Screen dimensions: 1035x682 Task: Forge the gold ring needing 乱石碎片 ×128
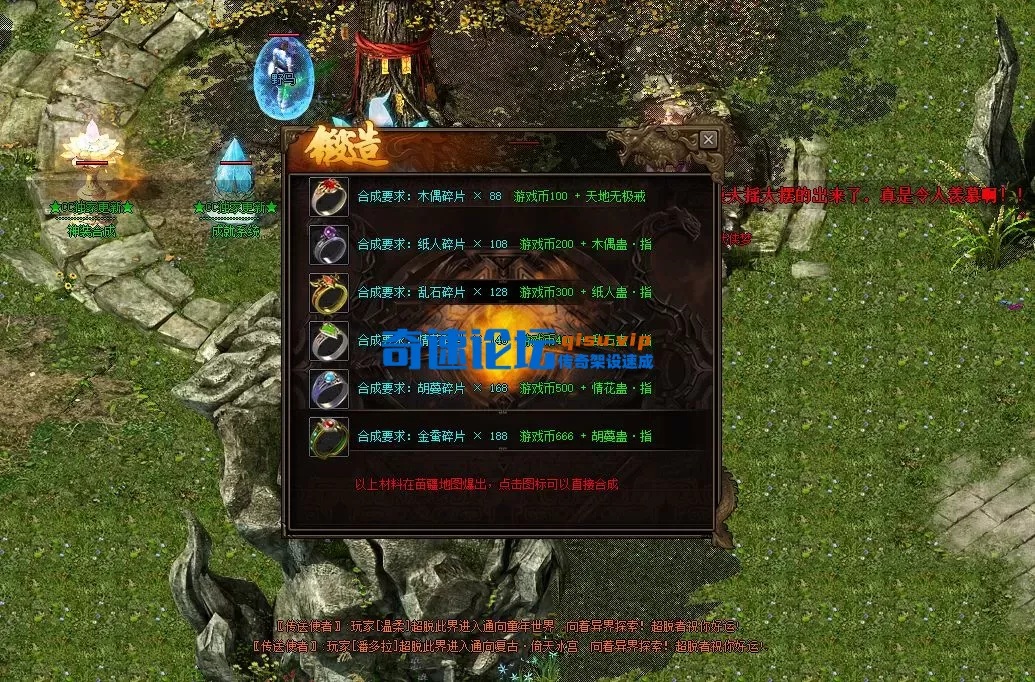[x=329, y=293]
